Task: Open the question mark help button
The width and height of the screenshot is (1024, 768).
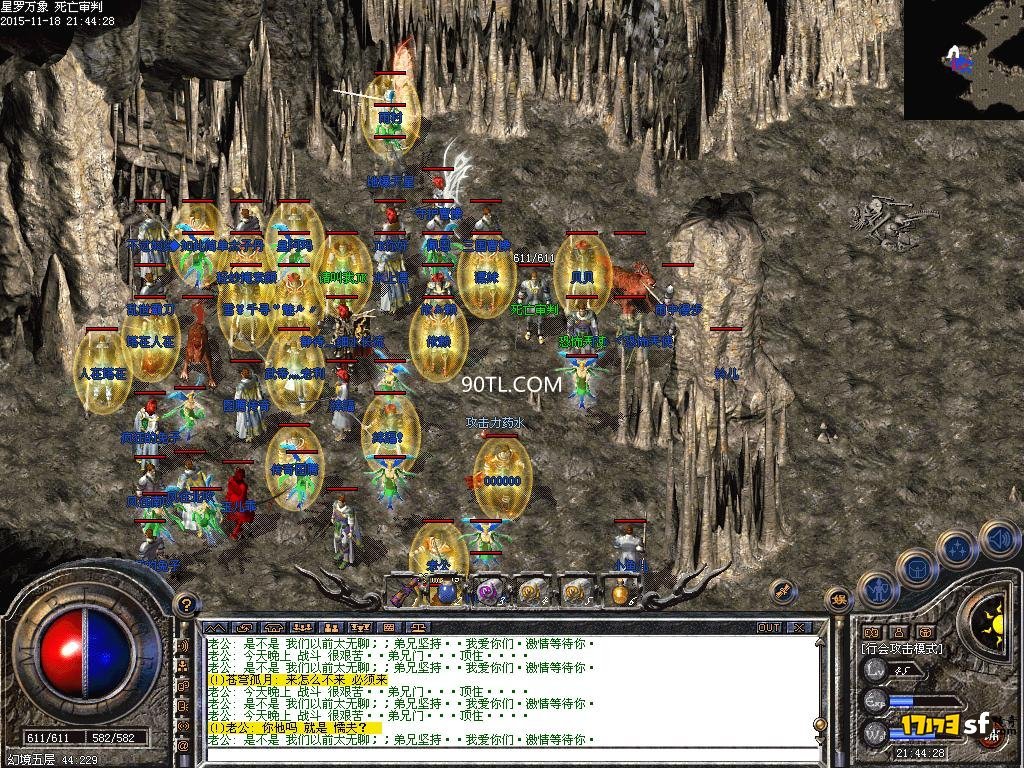Action: coord(184,604)
